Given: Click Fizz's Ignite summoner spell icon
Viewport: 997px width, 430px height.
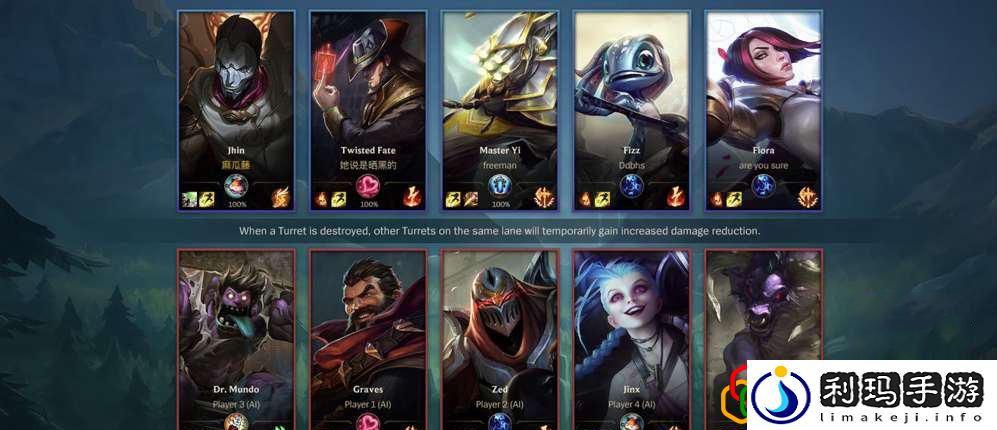Looking at the screenshot, I should (587, 199).
